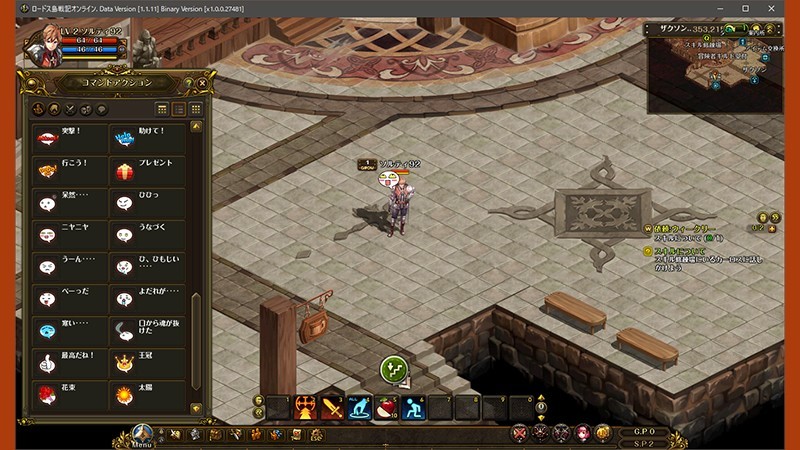Activate the sitting figure skill slot

[412, 407]
